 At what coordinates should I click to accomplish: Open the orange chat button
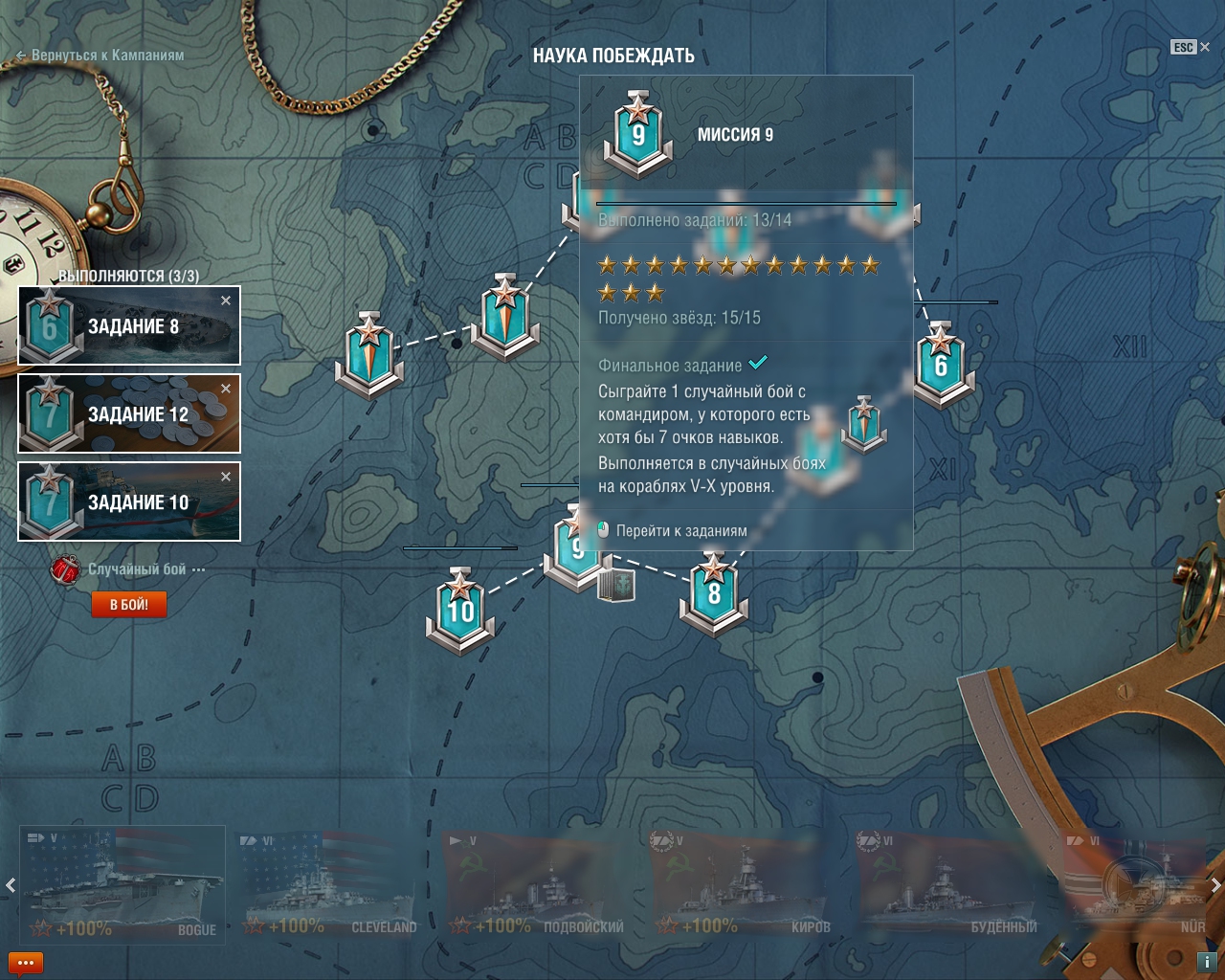pyautogui.click(x=25, y=963)
